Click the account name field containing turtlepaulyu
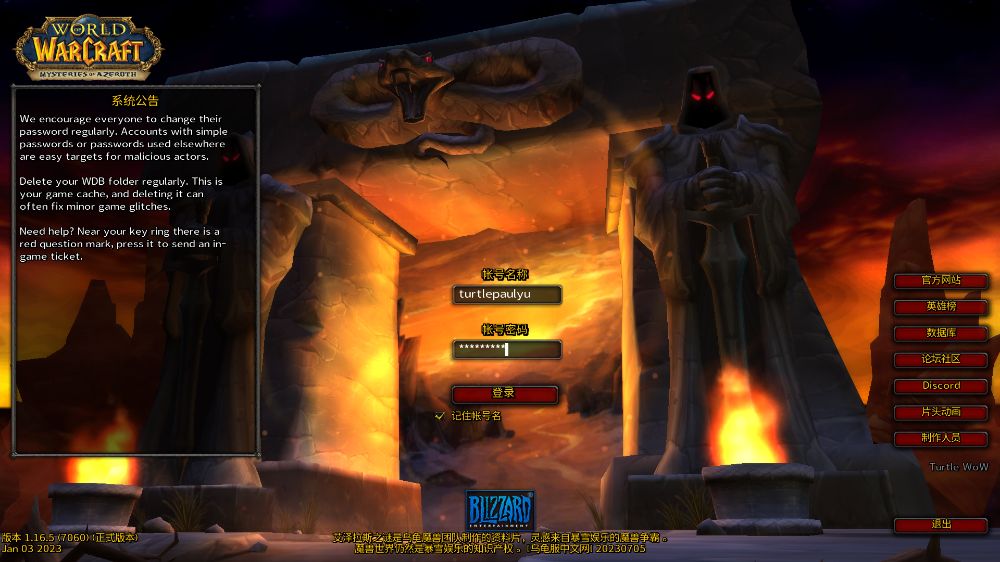 pos(505,294)
